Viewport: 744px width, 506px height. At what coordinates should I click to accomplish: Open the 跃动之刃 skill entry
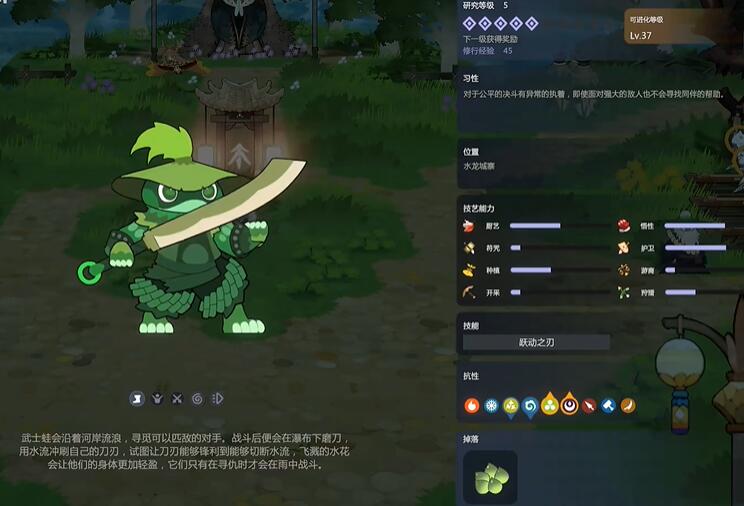[x=536, y=342]
